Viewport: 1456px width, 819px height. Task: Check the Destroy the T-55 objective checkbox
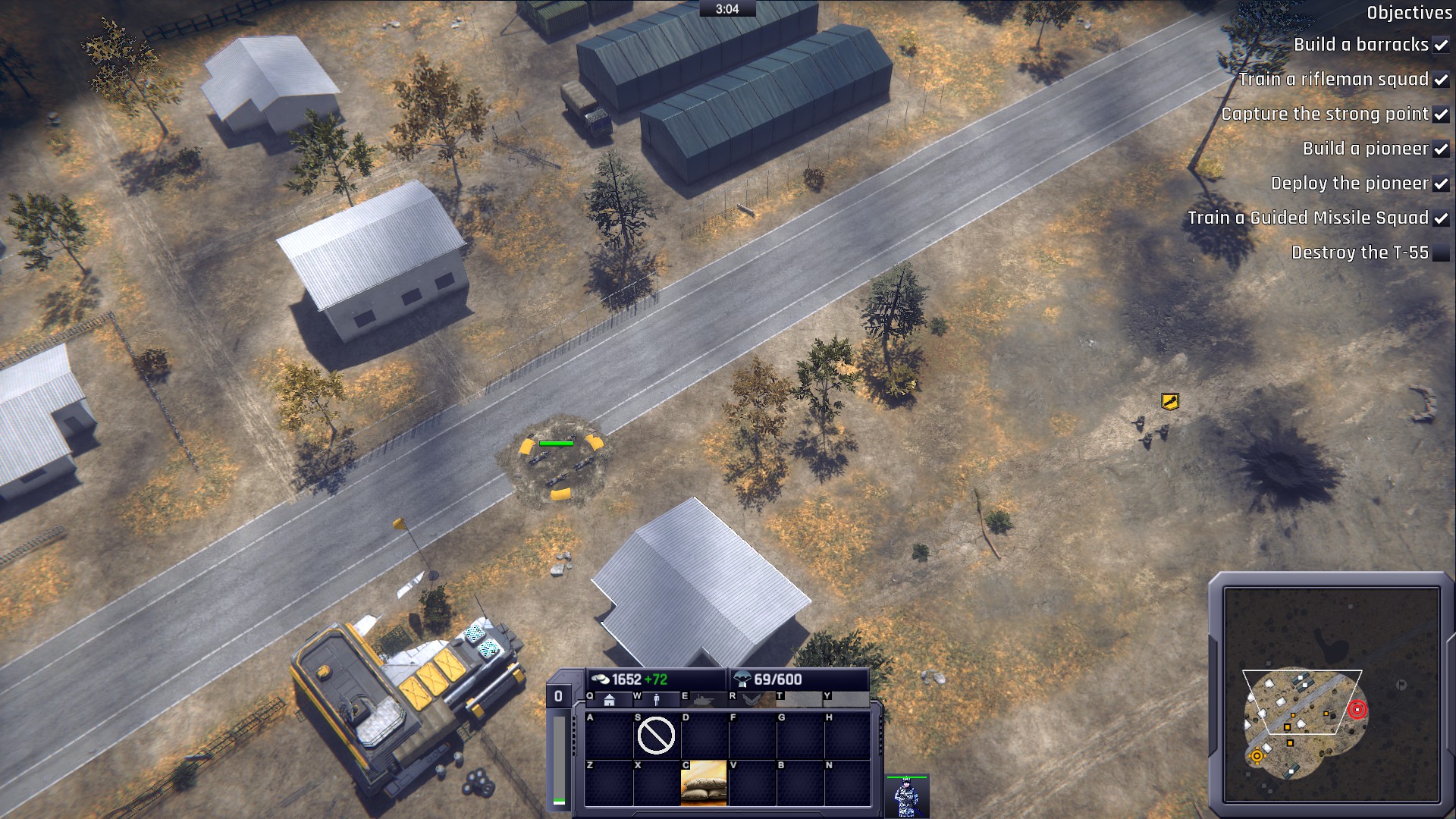pos(1442,253)
